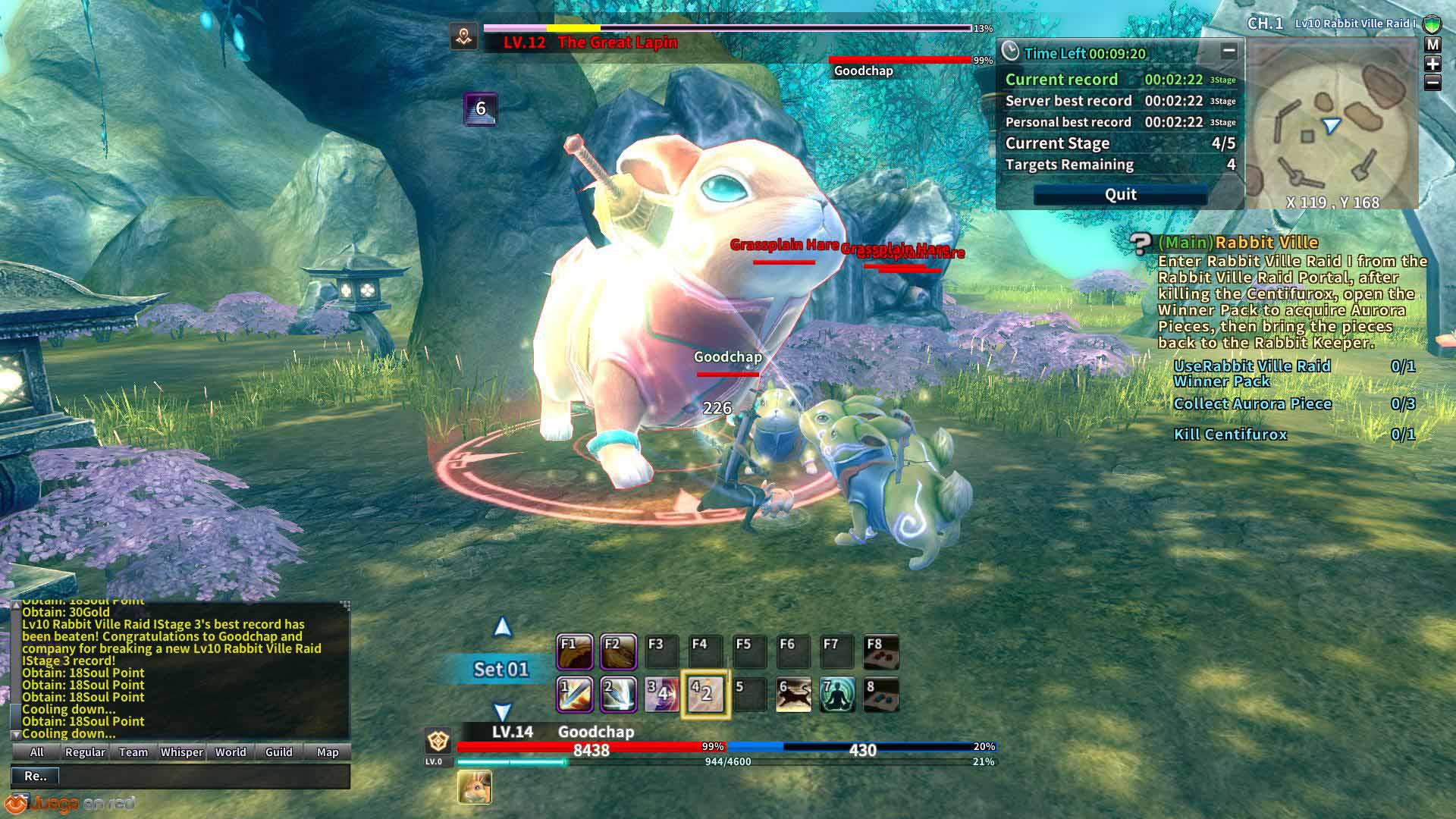
Task: Switch chat to the Whisper tab
Action: coord(182,752)
